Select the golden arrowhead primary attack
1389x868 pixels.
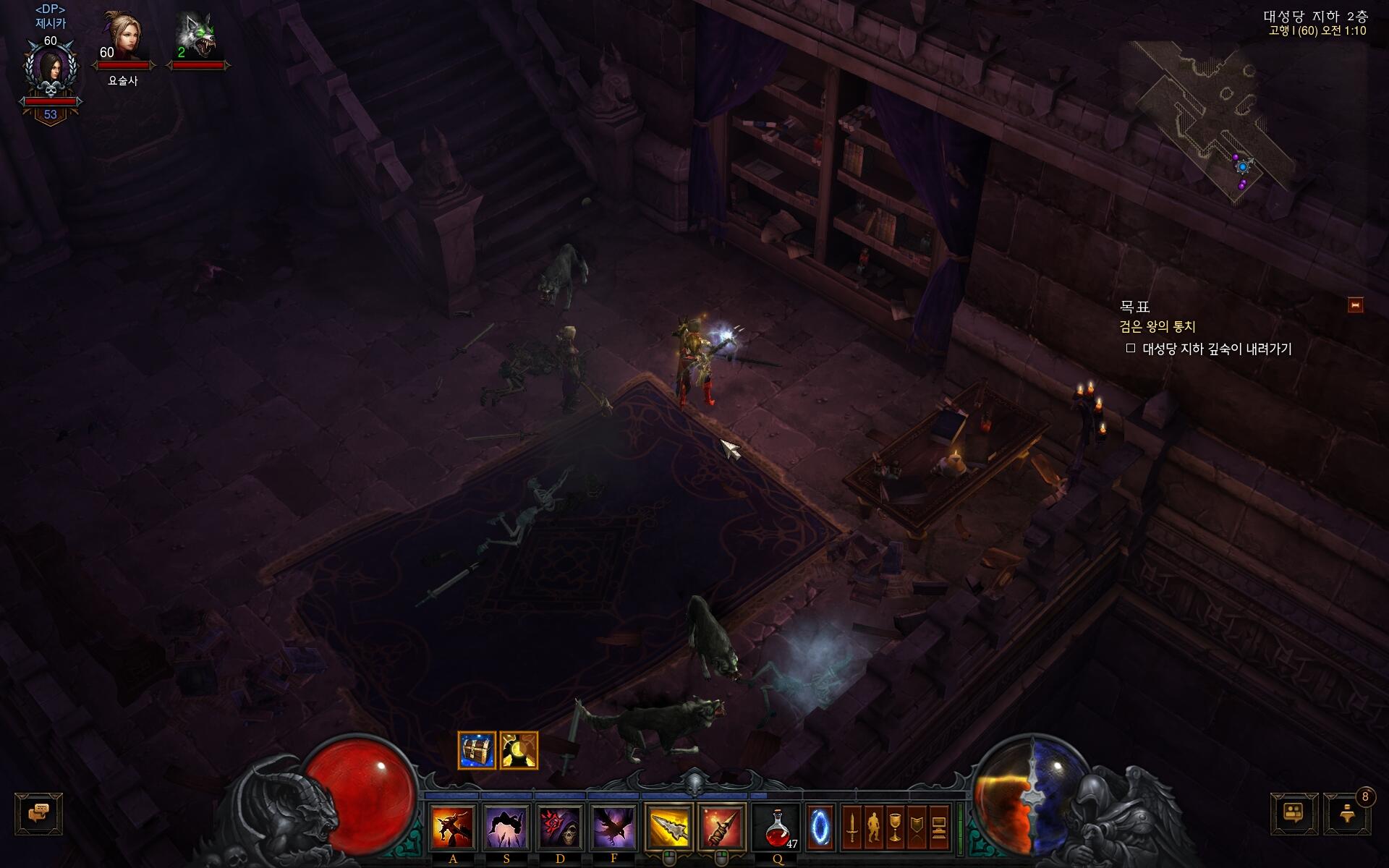pos(668,827)
